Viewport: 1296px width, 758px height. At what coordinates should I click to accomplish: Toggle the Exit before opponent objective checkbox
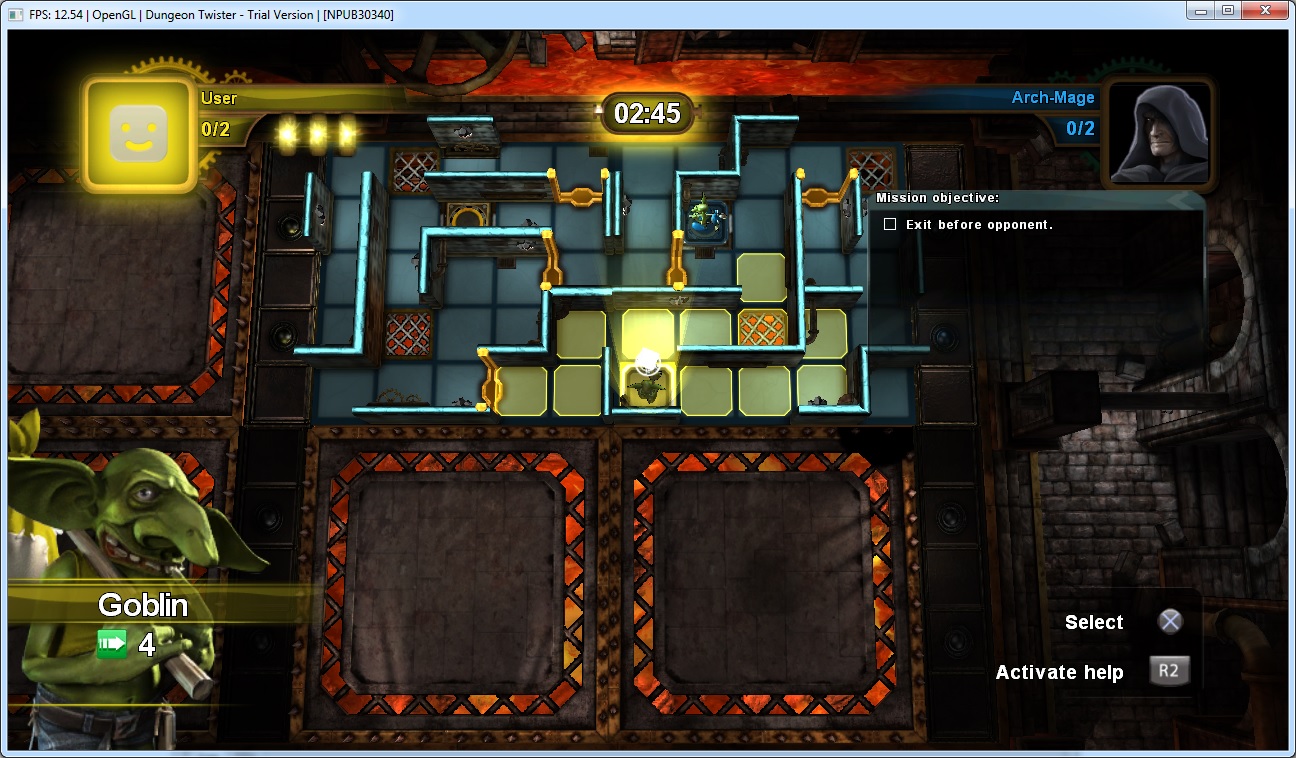point(889,225)
